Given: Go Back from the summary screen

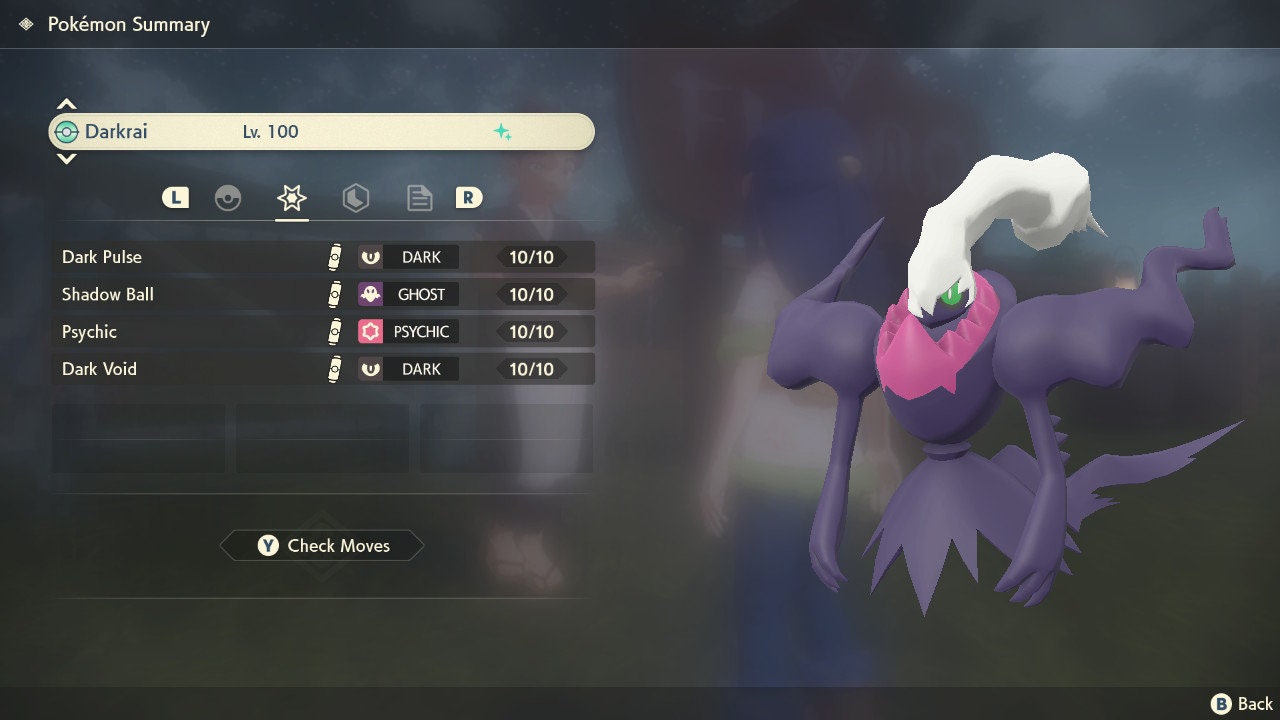Looking at the screenshot, I should (x=1243, y=704).
